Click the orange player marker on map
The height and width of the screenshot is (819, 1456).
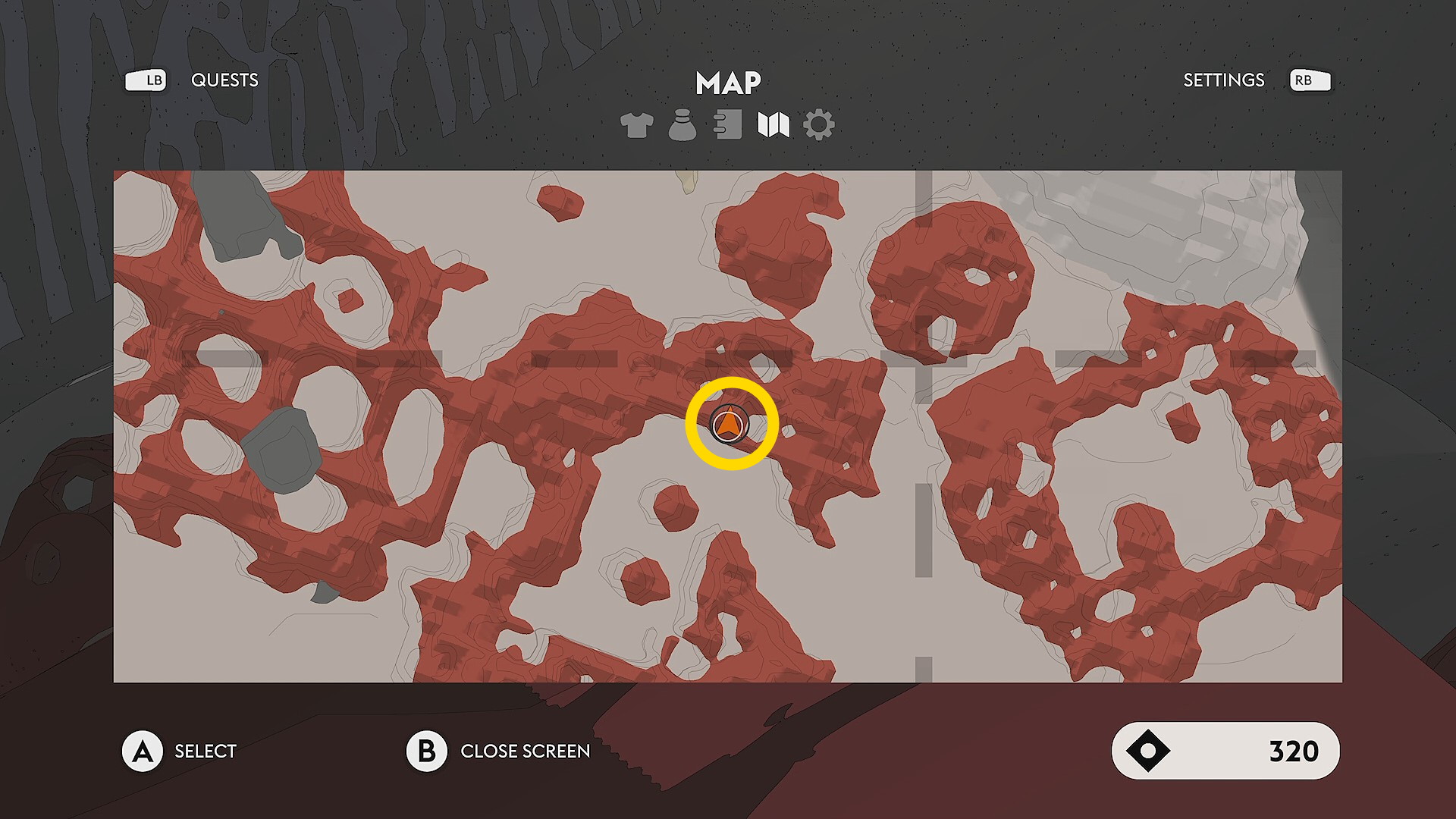pyautogui.click(x=730, y=423)
